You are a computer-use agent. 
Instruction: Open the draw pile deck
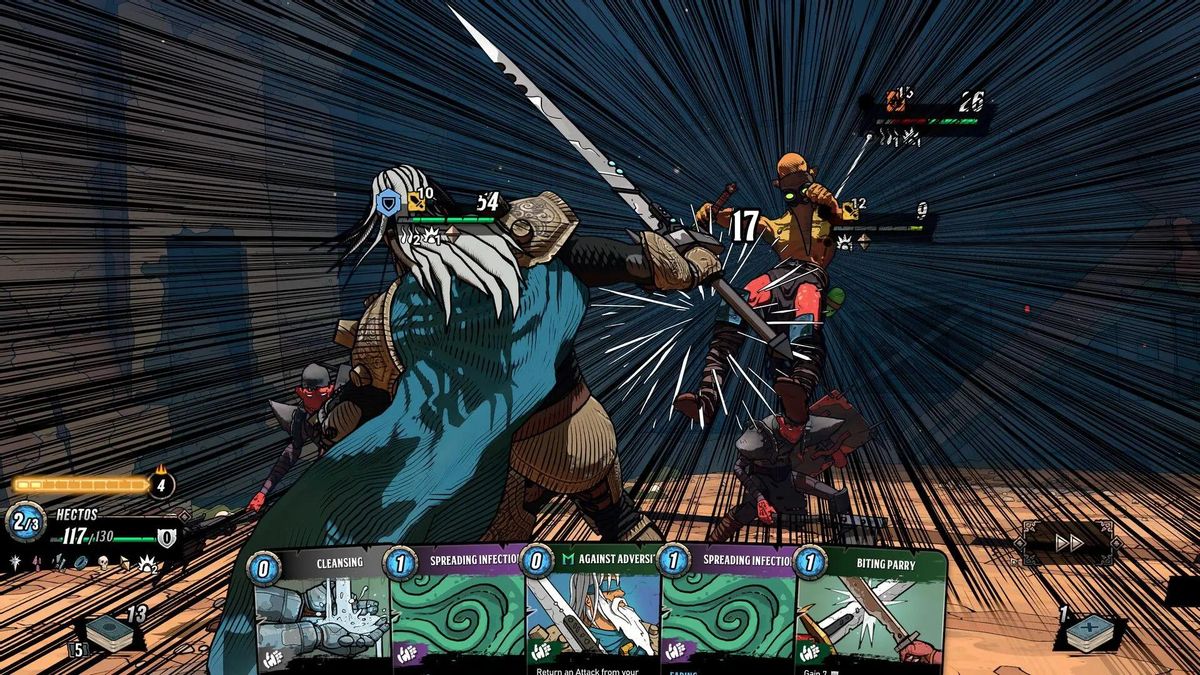pyautogui.click(x=108, y=634)
